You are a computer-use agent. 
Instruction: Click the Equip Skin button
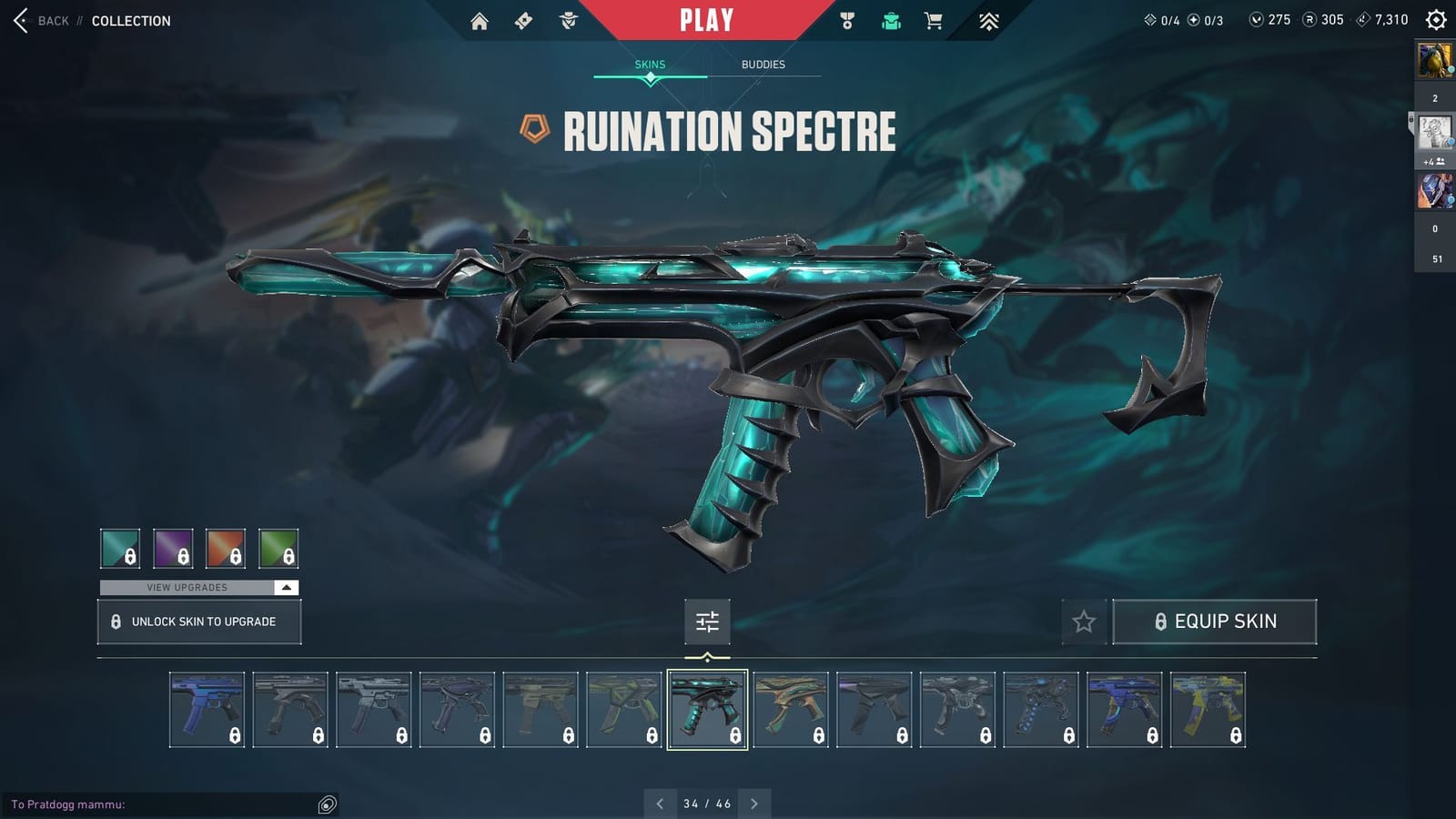tap(1215, 622)
